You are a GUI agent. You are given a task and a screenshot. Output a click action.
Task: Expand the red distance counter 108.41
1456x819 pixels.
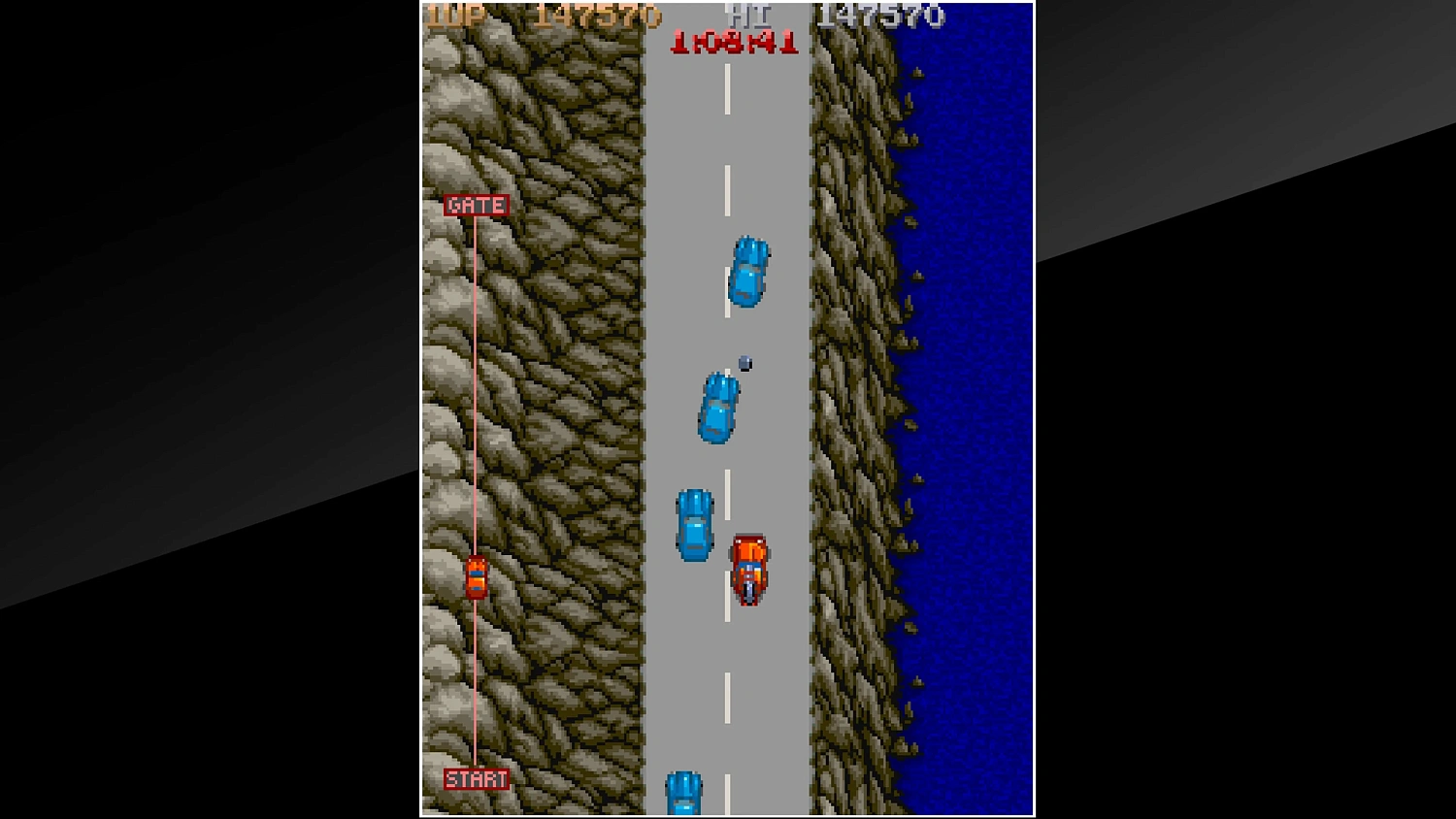(733, 41)
